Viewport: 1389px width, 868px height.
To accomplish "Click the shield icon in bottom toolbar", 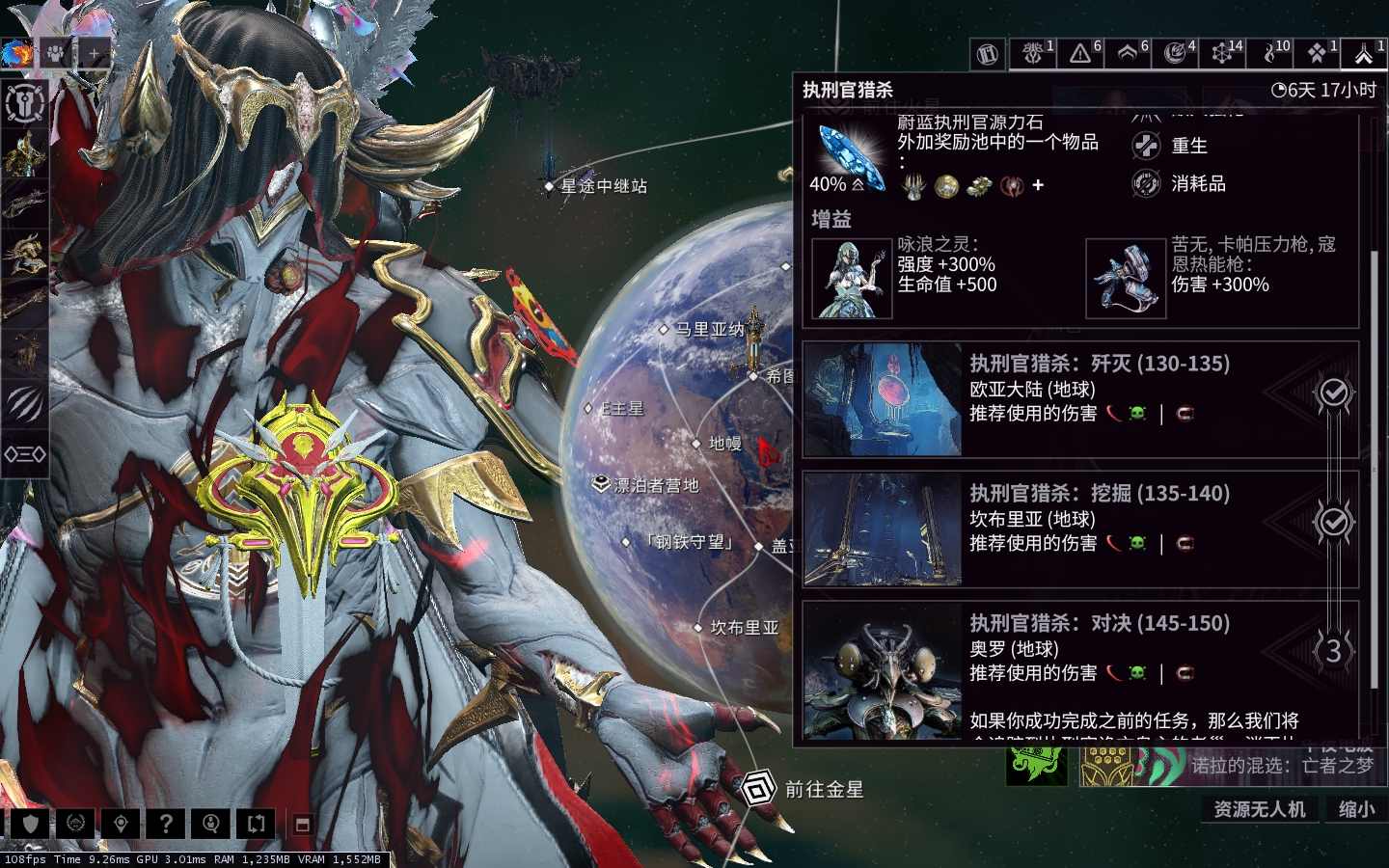I will (x=29, y=824).
